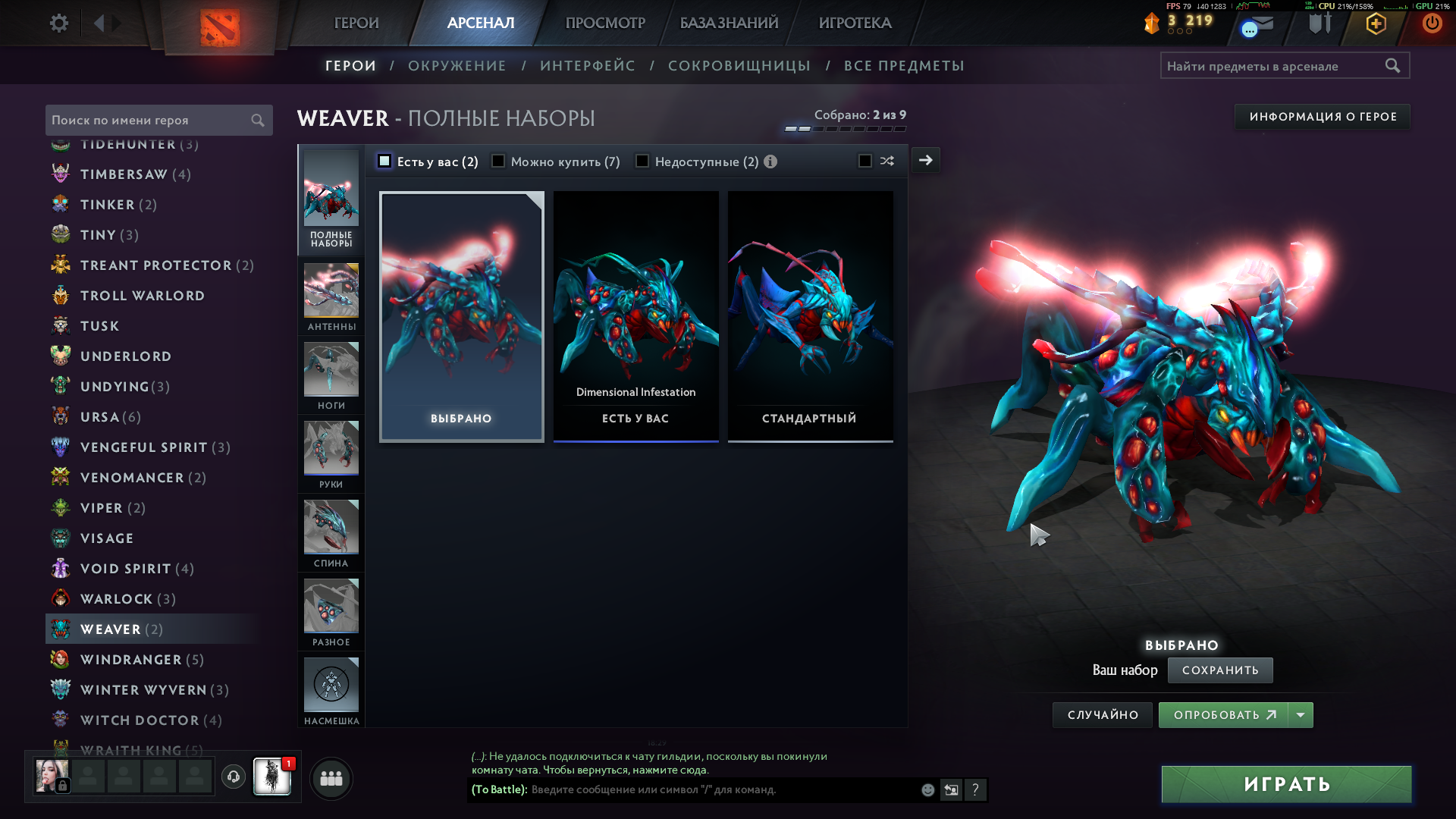Switch to the ГЕРОИ top menu tab

pos(356,23)
